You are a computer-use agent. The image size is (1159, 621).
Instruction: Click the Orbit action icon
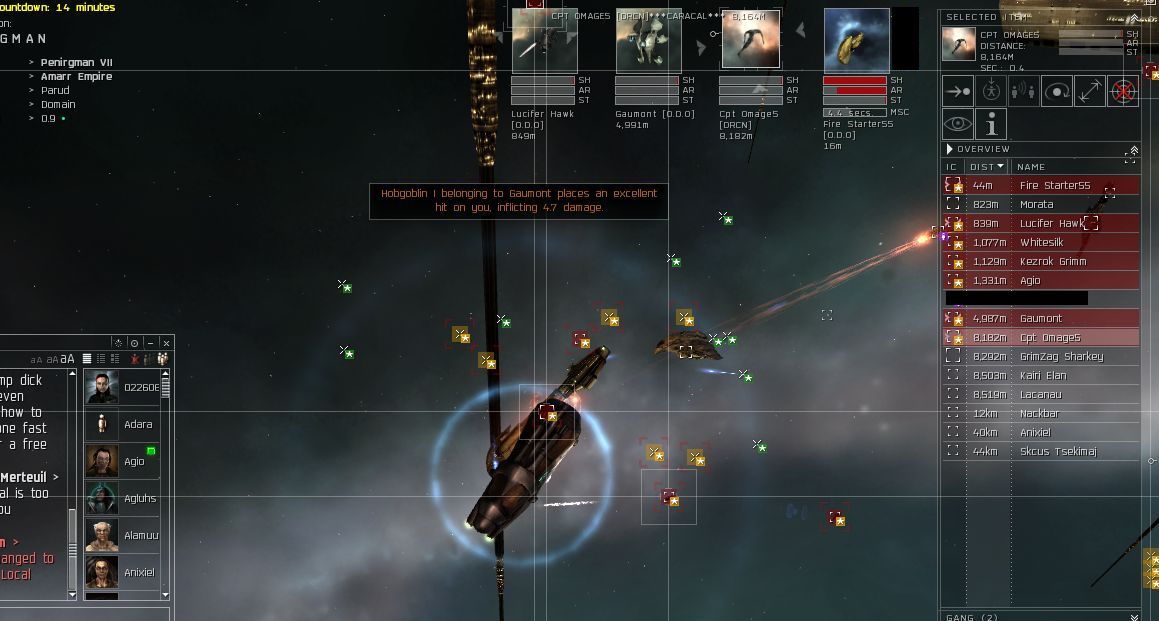point(1057,91)
